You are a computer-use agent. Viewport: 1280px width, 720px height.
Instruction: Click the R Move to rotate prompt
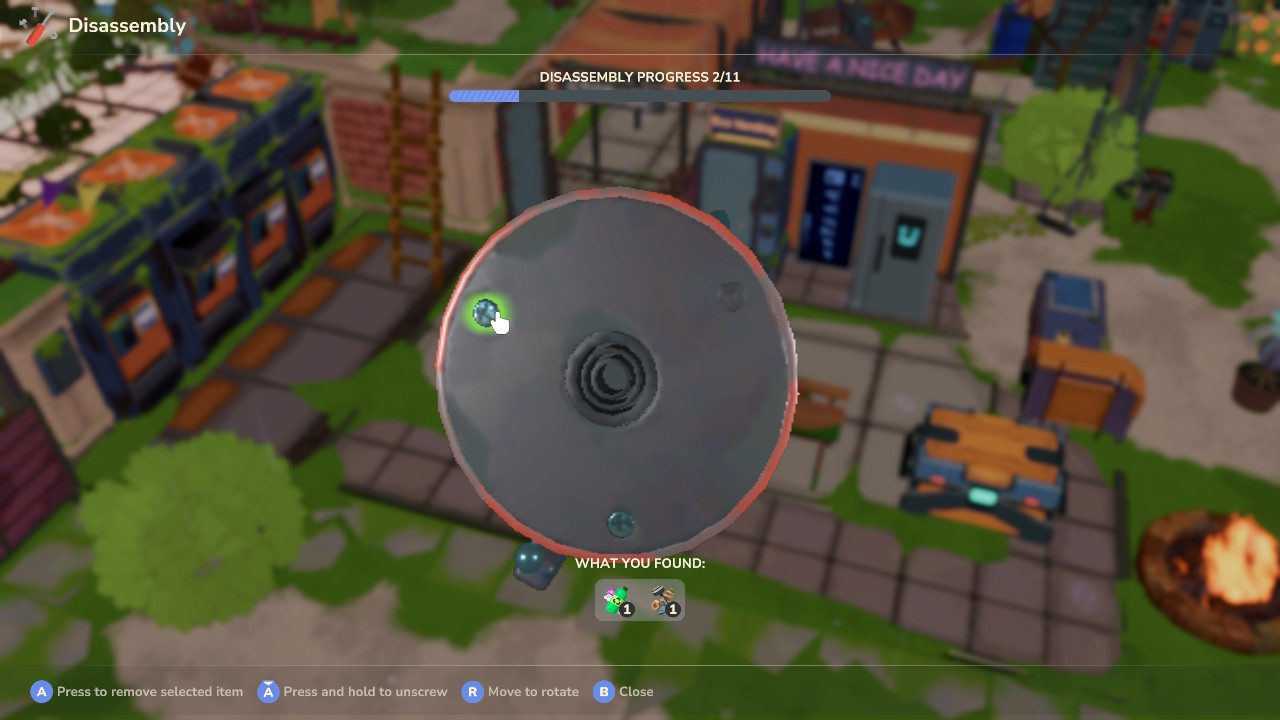point(472,691)
